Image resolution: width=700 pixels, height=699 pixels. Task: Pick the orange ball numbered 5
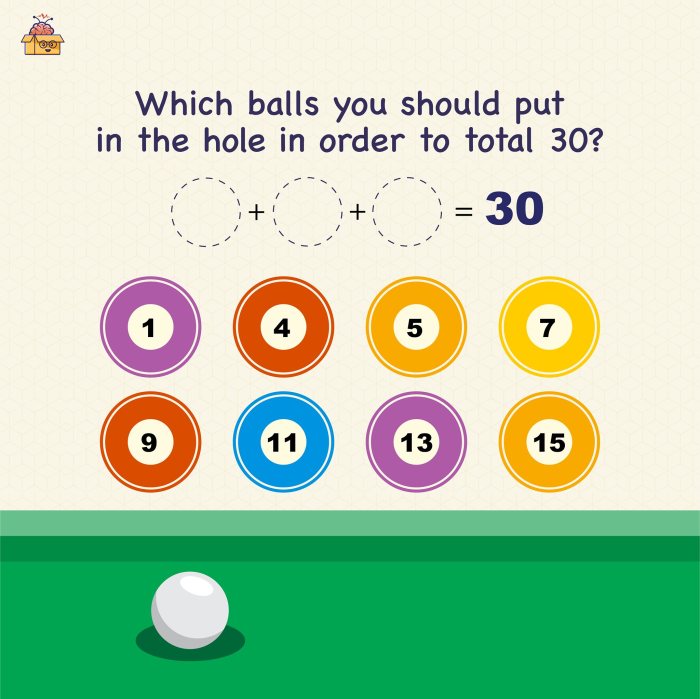416,327
